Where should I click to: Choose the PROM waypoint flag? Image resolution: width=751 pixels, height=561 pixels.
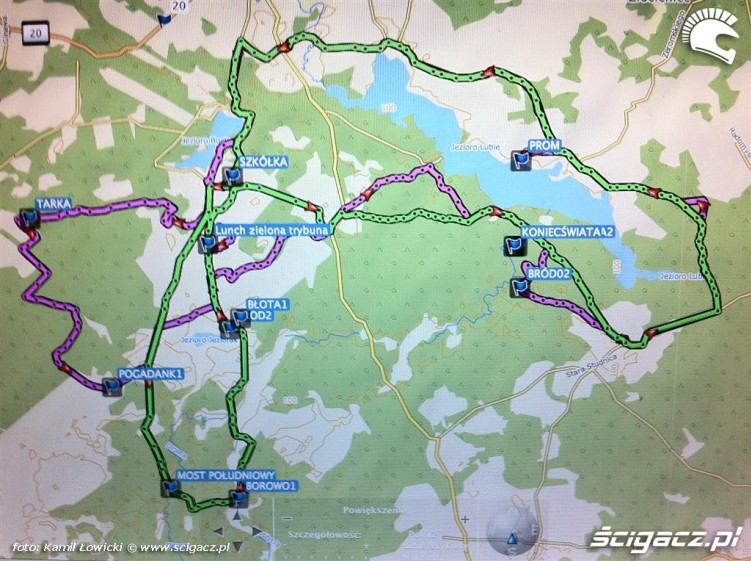tap(519, 159)
